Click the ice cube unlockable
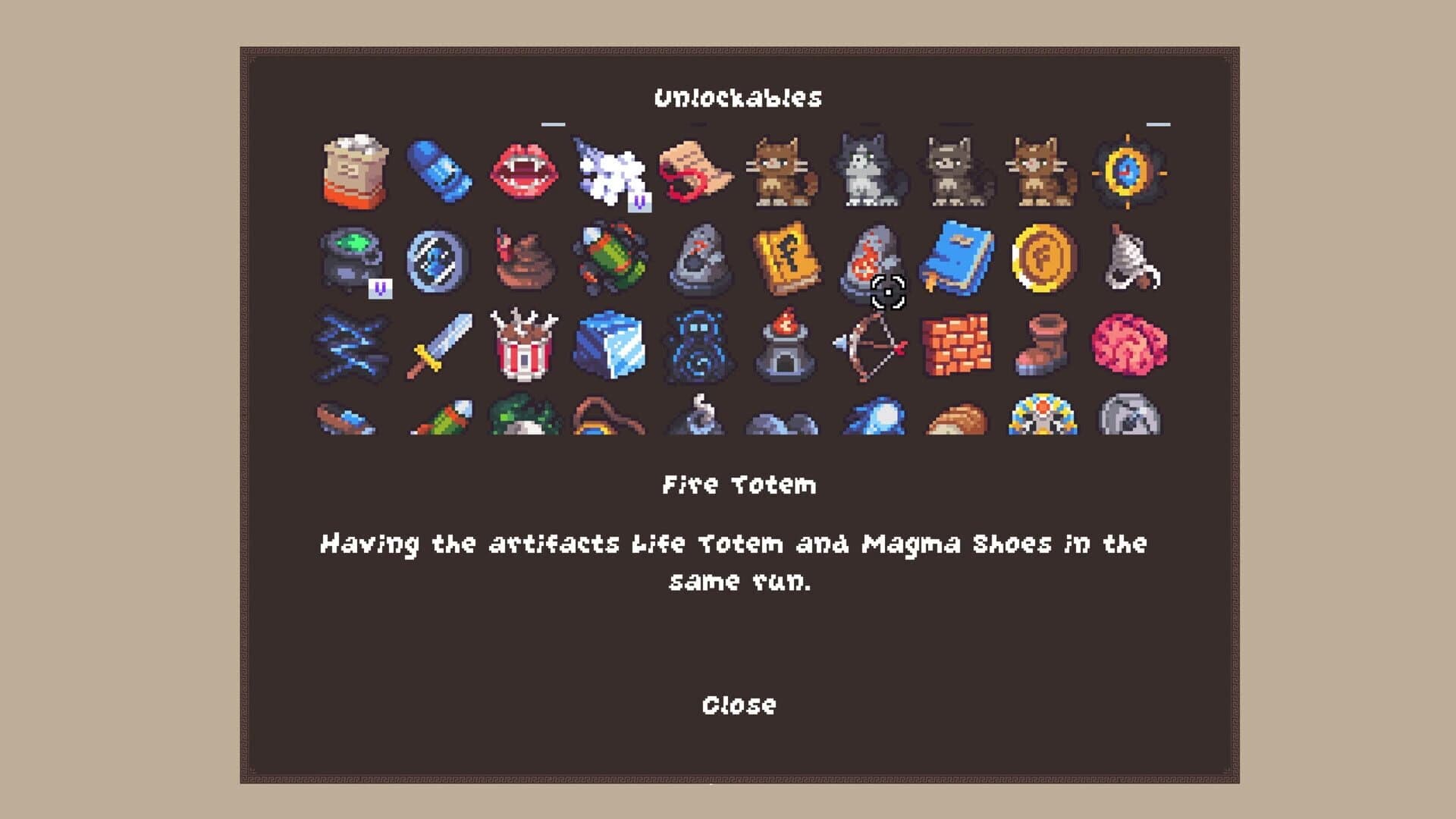The image size is (1456, 819). click(610, 345)
